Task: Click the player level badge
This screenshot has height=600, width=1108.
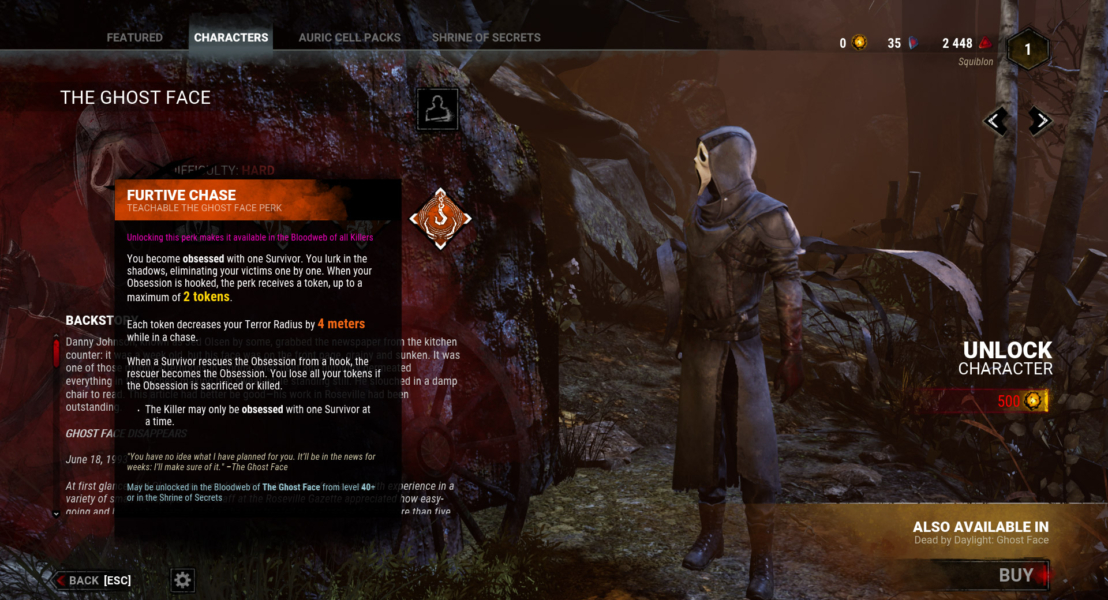Action: (x=1027, y=50)
